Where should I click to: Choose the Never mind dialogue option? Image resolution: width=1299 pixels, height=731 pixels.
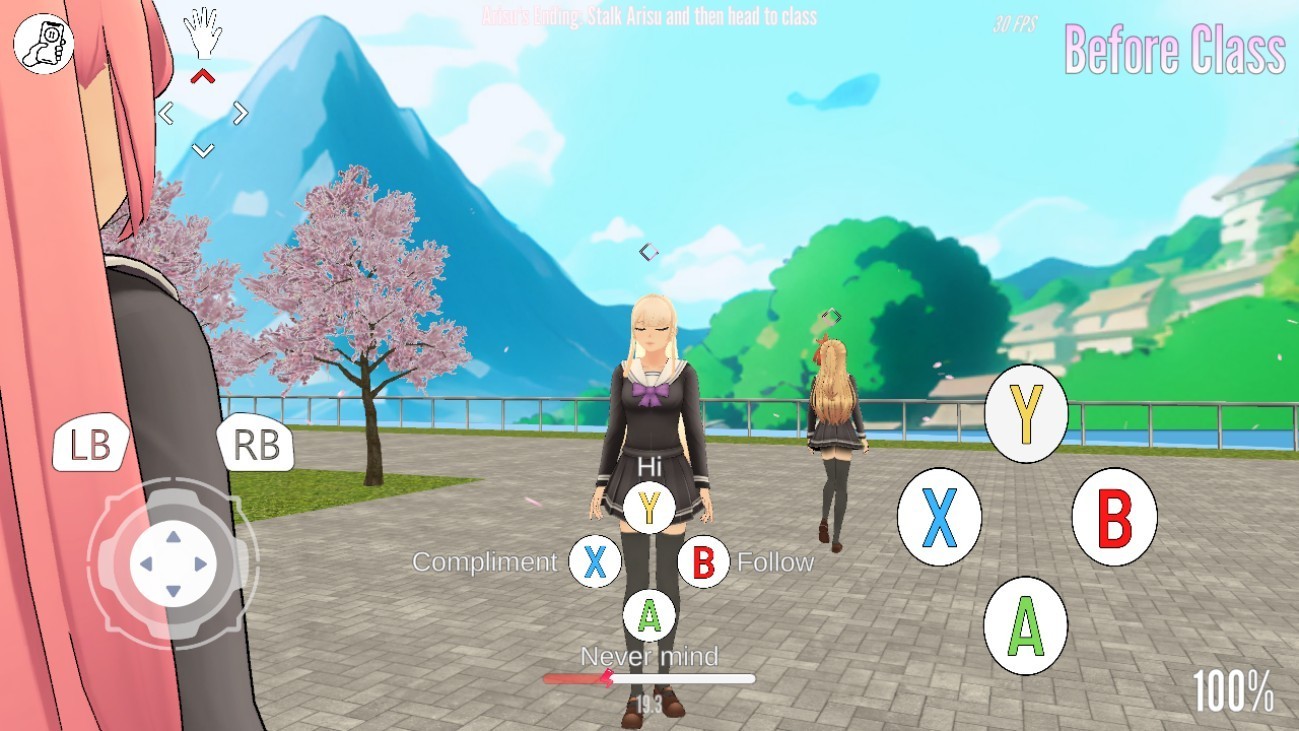[649, 616]
